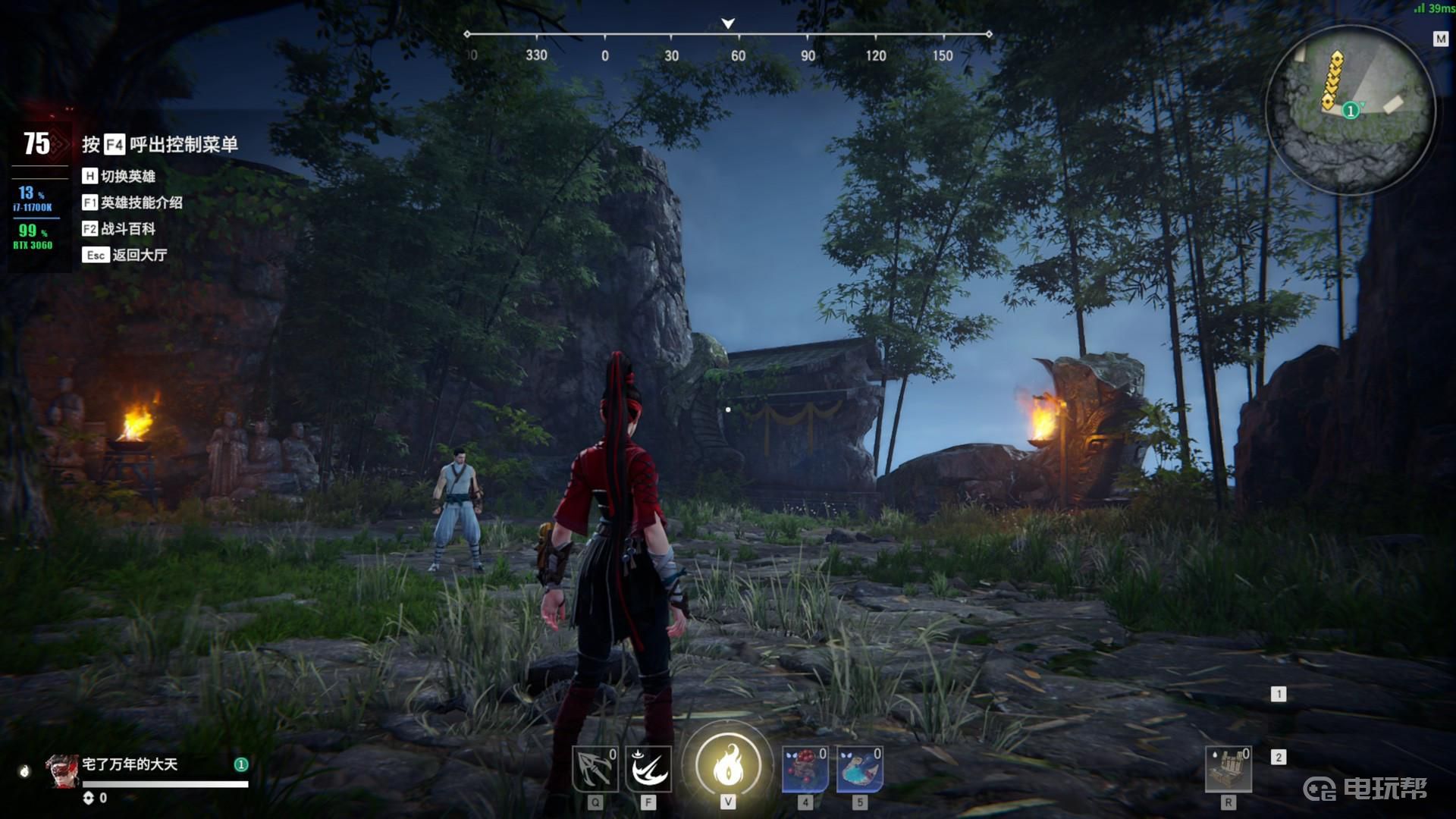1456x819 pixels.
Task: Open the circular minimap
Action: tap(1351, 108)
